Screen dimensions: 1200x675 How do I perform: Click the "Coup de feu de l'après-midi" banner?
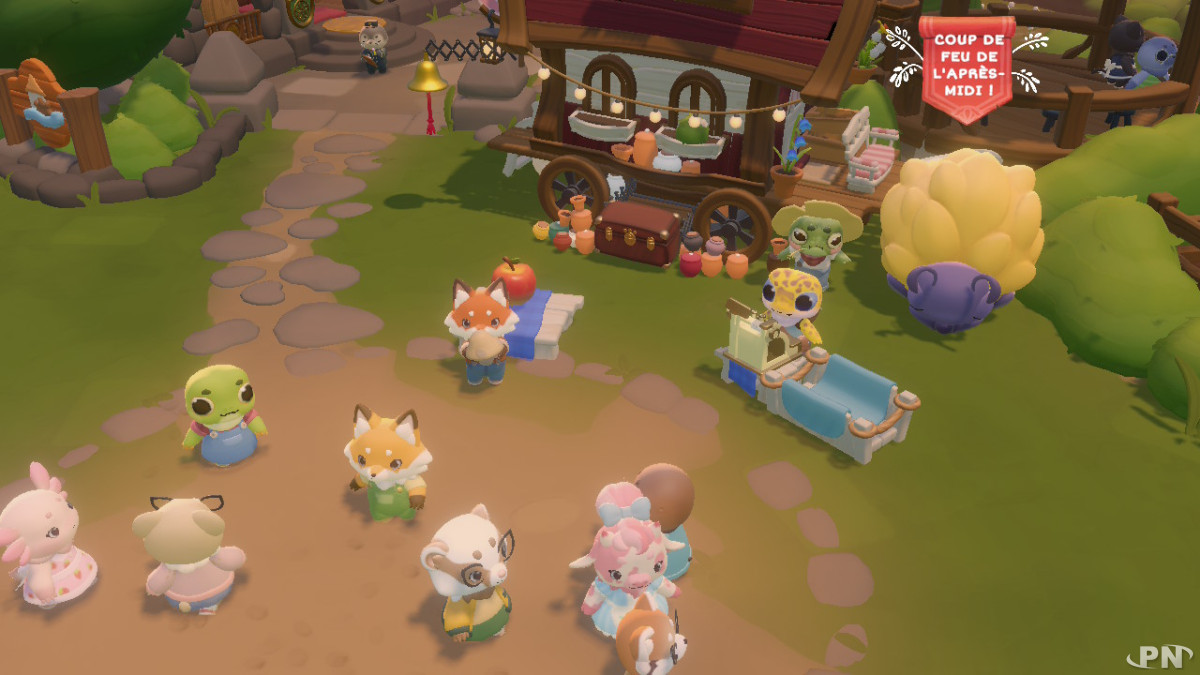(x=966, y=65)
